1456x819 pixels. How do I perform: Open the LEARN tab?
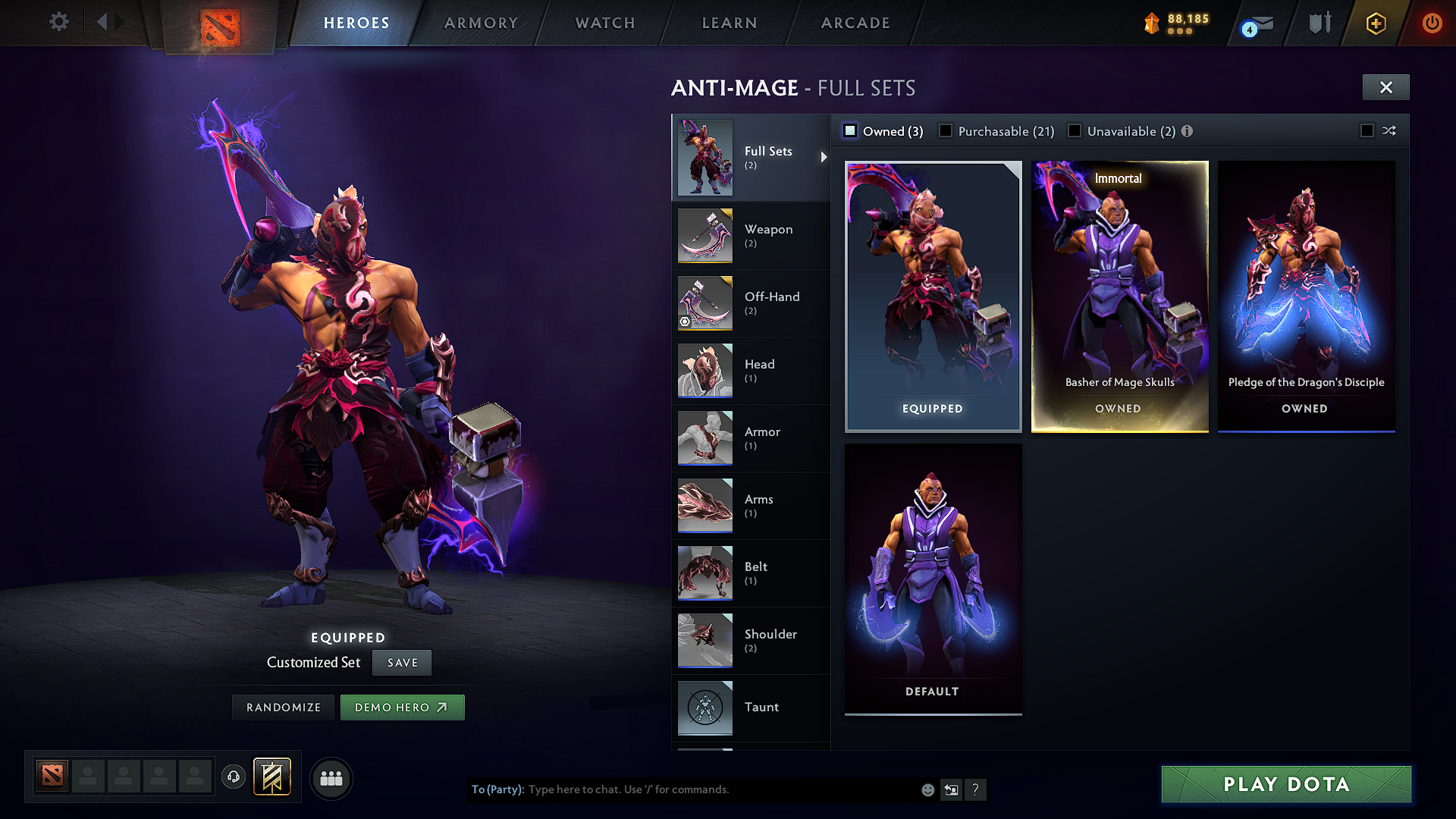(x=729, y=23)
